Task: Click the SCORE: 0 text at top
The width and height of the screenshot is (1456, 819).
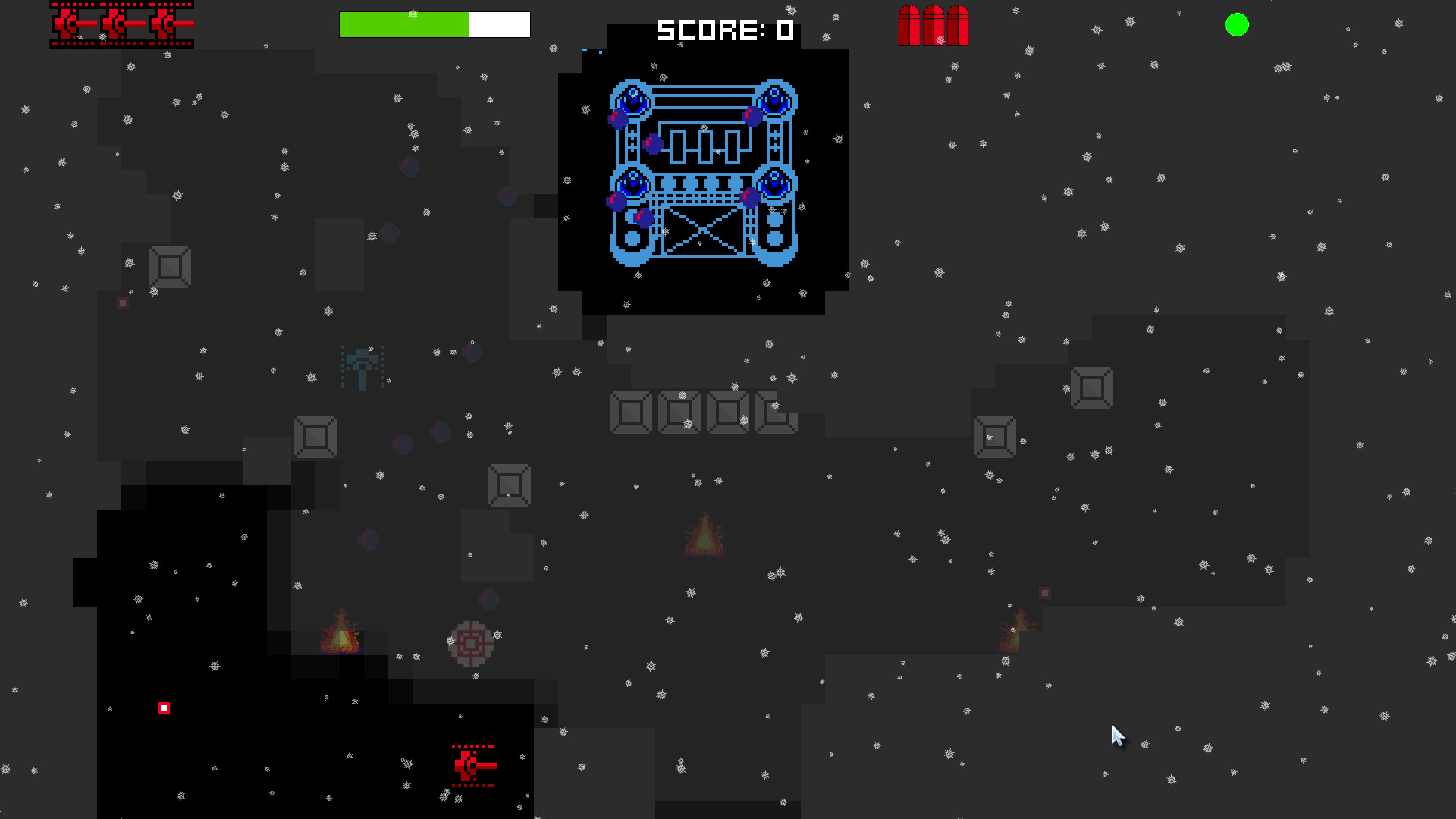Action: click(x=724, y=30)
